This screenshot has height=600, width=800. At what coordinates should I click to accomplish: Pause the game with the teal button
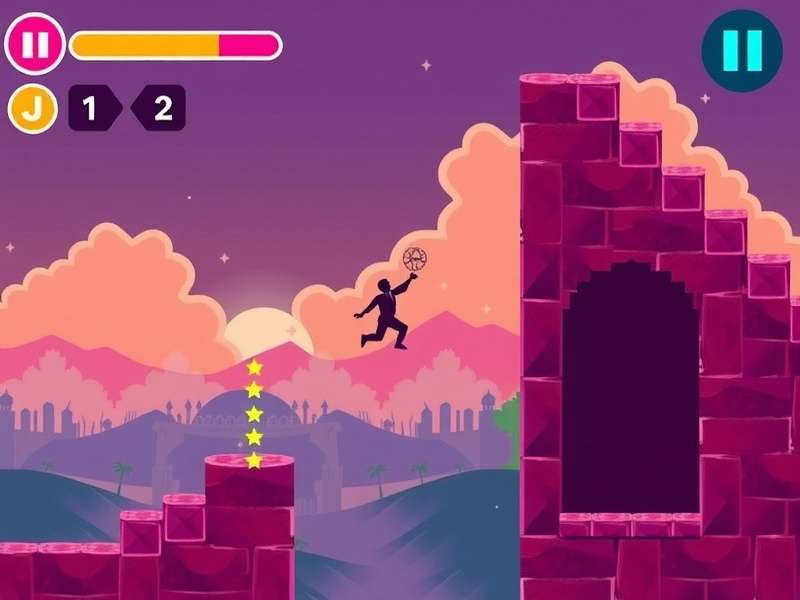point(742,51)
